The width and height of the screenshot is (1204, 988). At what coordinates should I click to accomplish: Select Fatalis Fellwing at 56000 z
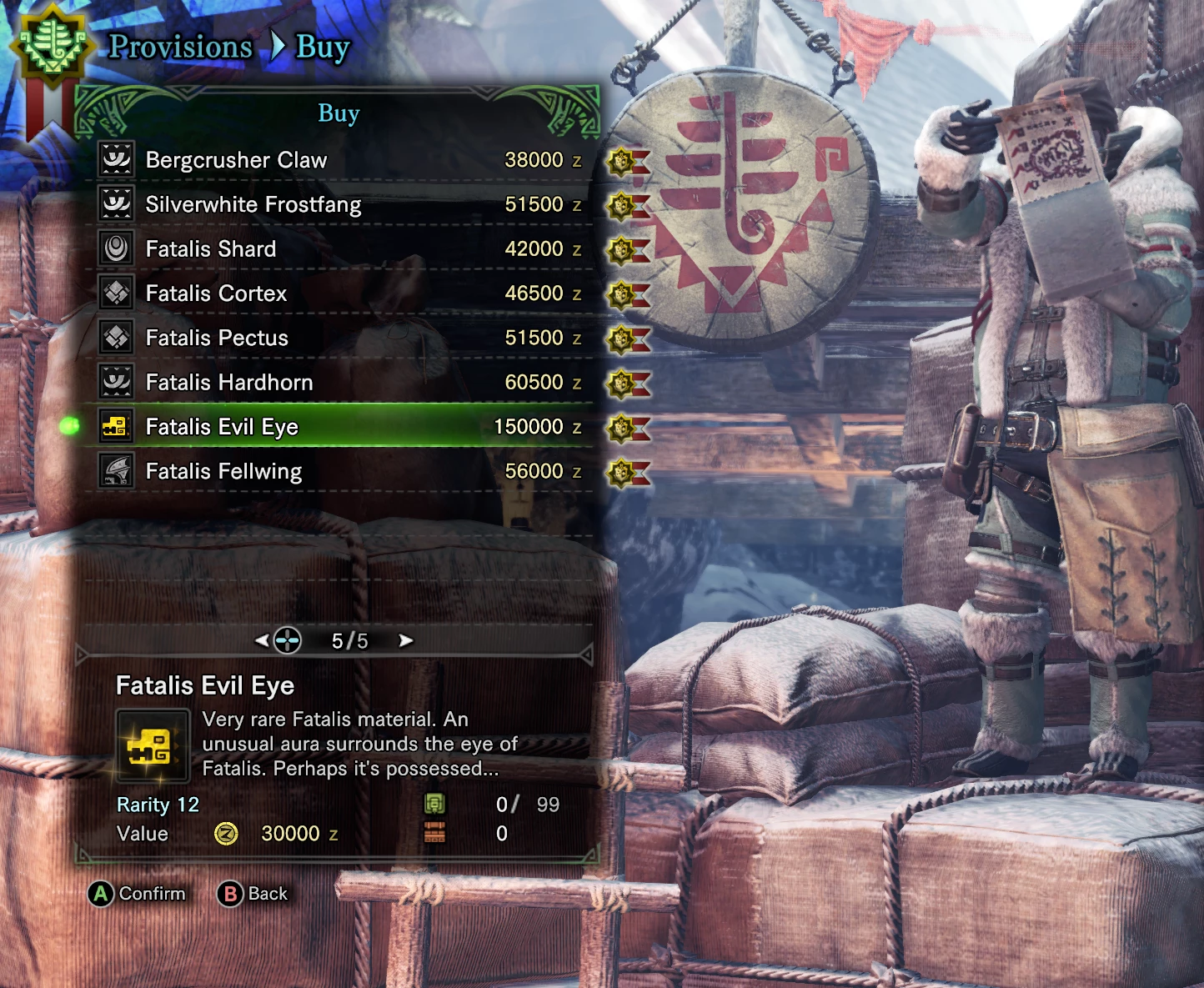point(223,472)
